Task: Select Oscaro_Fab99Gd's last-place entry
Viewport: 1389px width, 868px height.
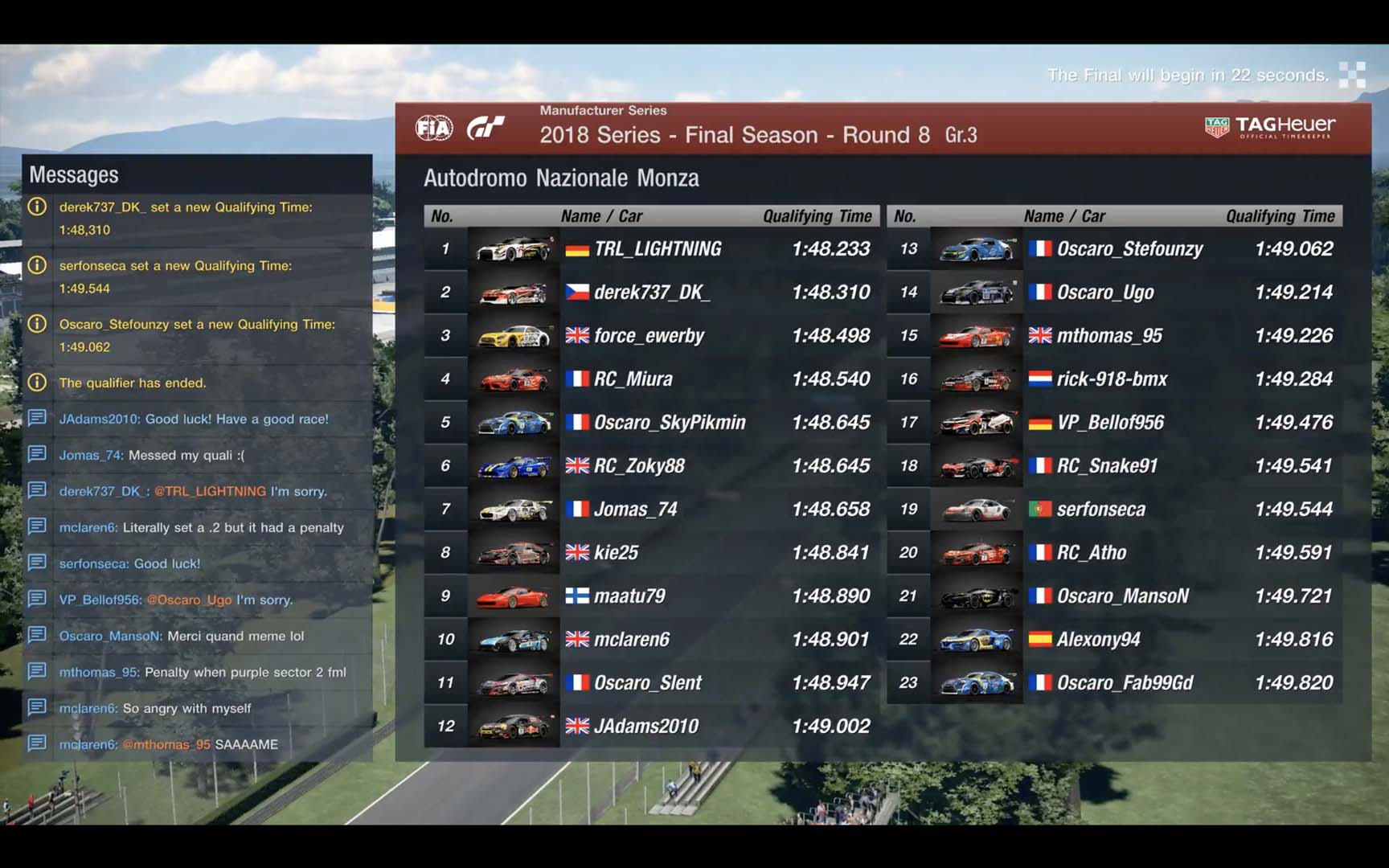Action: point(1125,683)
